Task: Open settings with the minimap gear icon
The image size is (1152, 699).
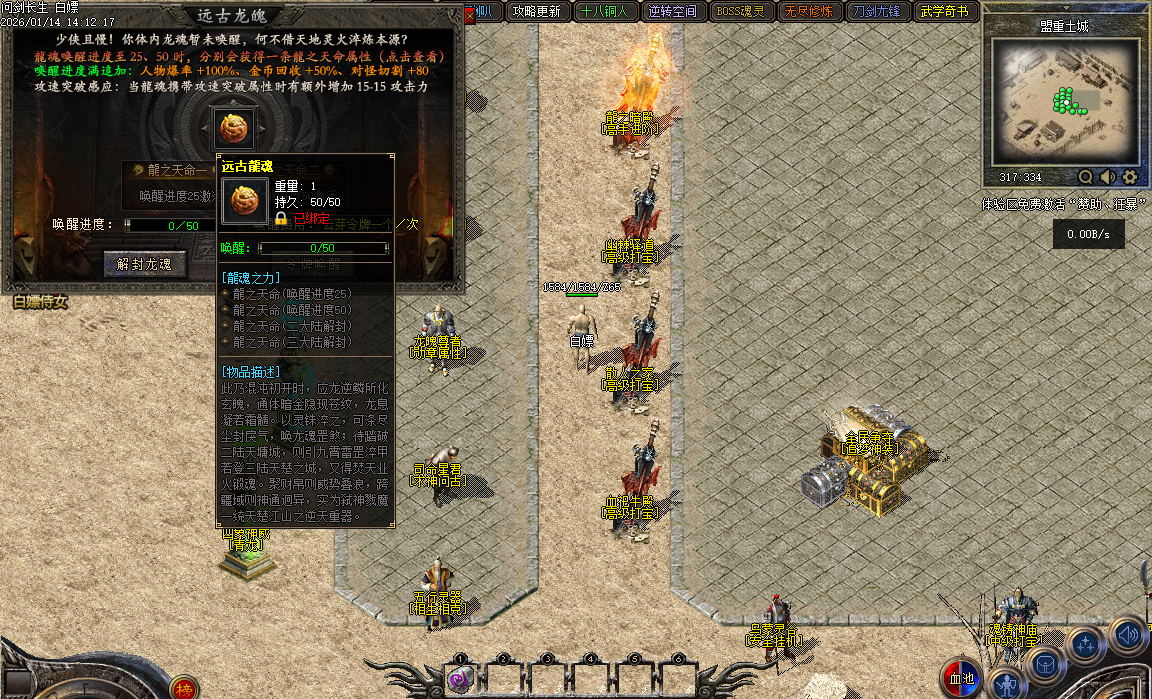Action: (x=1130, y=177)
